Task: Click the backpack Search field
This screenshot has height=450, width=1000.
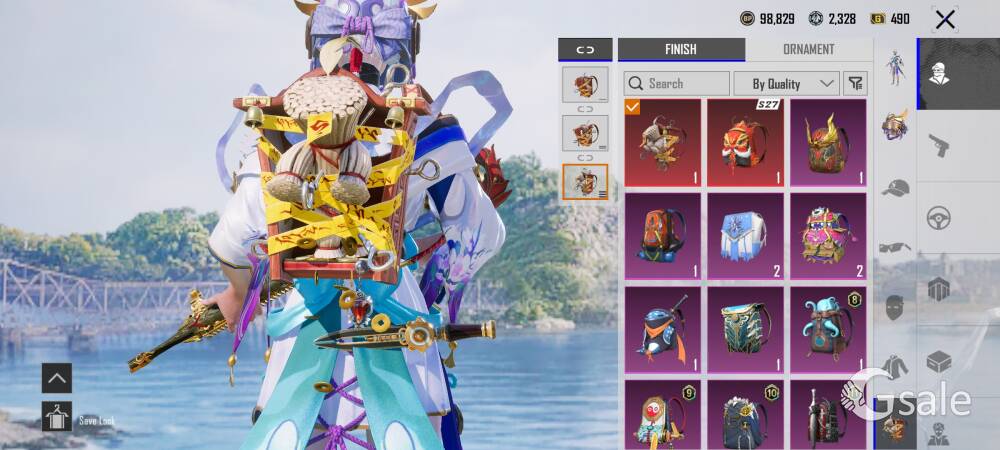Action: pos(677,84)
